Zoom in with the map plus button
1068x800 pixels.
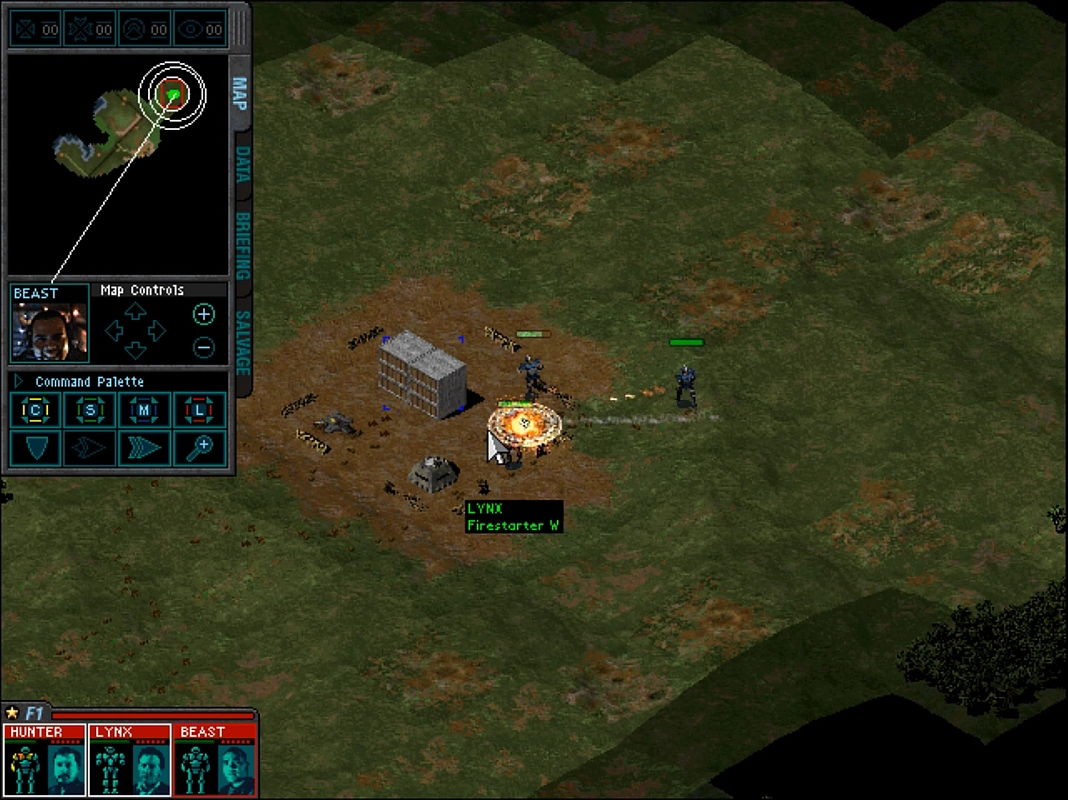pos(203,315)
